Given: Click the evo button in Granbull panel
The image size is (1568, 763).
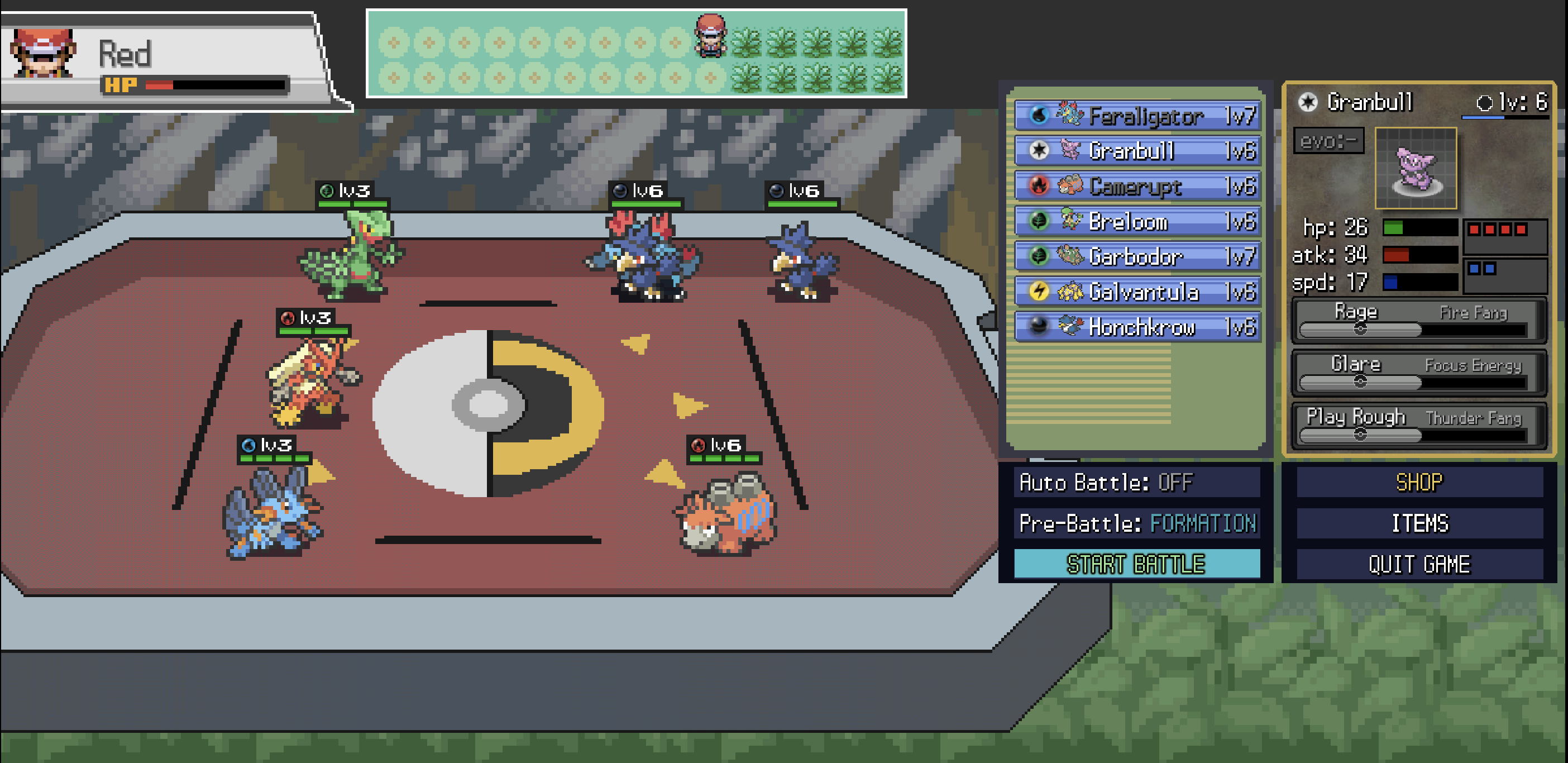Looking at the screenshot, I should point(1328,141).
